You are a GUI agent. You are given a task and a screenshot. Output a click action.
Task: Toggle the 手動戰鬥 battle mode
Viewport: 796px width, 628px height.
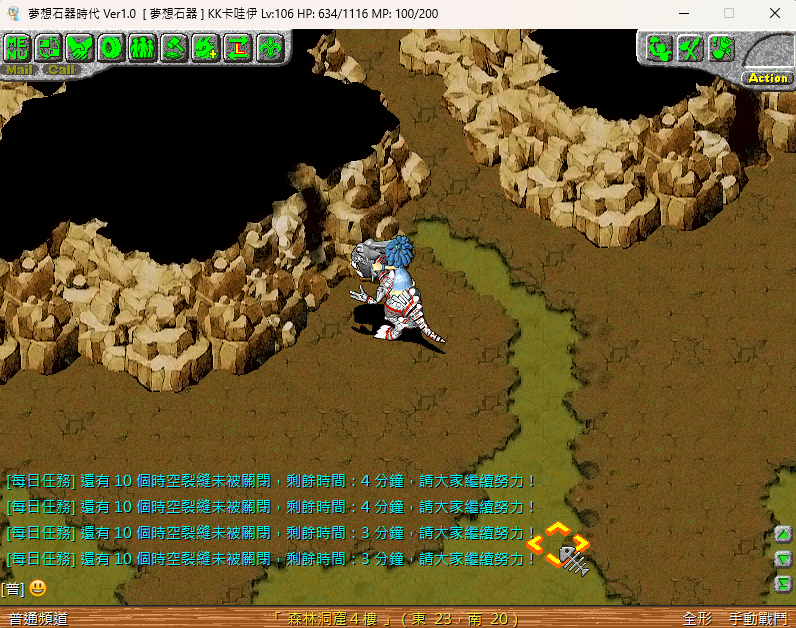(757, 619)
